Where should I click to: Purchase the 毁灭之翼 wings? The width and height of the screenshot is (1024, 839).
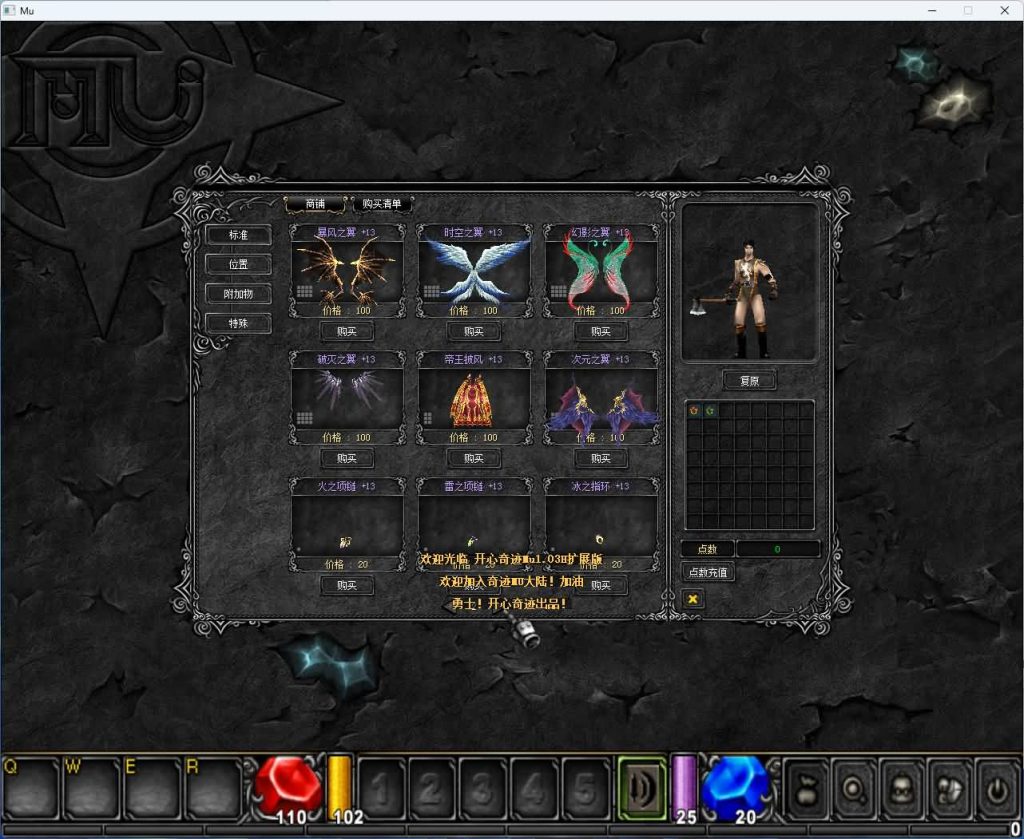pyautogui.click(x=347, y=459)
